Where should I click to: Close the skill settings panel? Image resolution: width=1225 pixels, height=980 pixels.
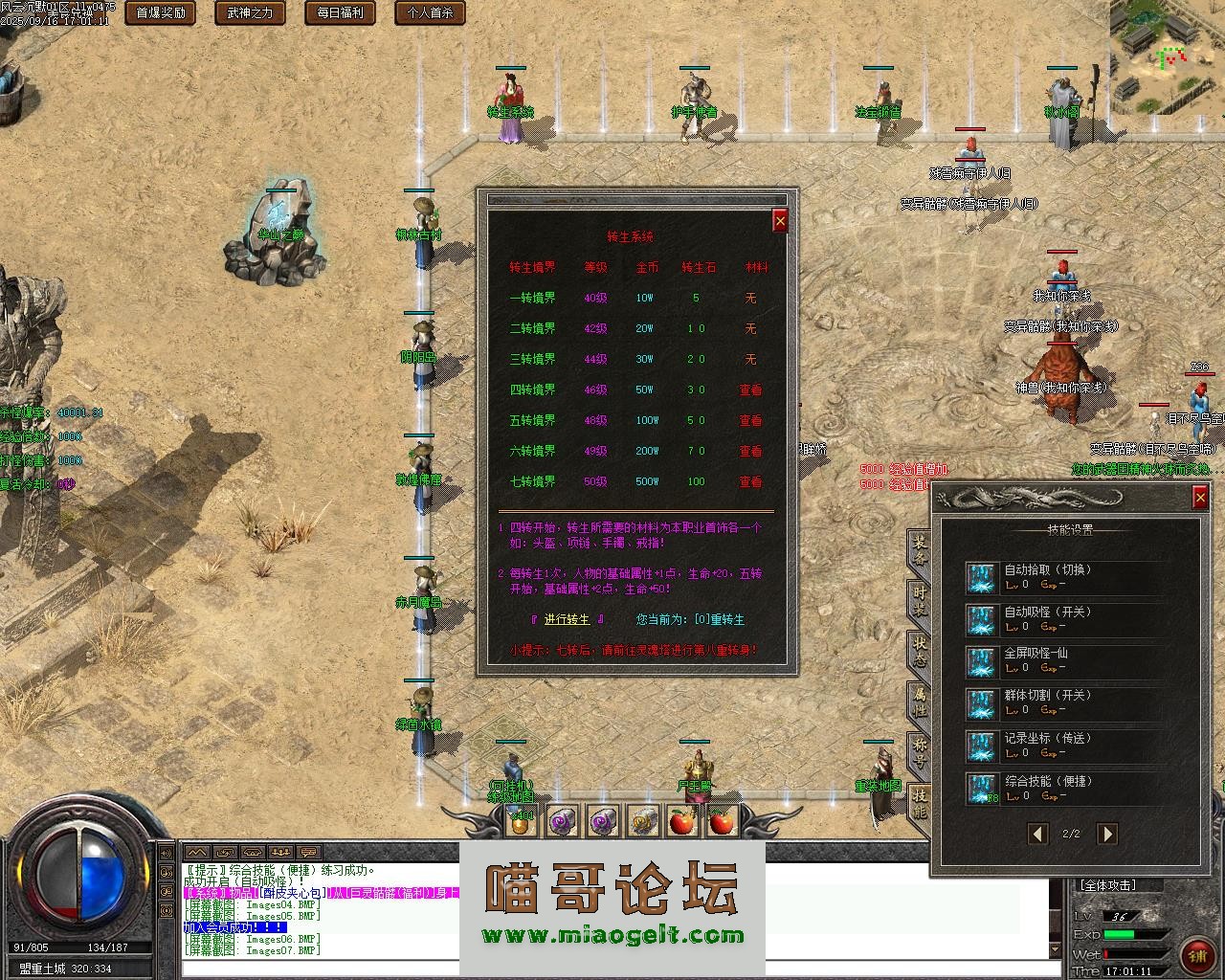pos(1200,497)
